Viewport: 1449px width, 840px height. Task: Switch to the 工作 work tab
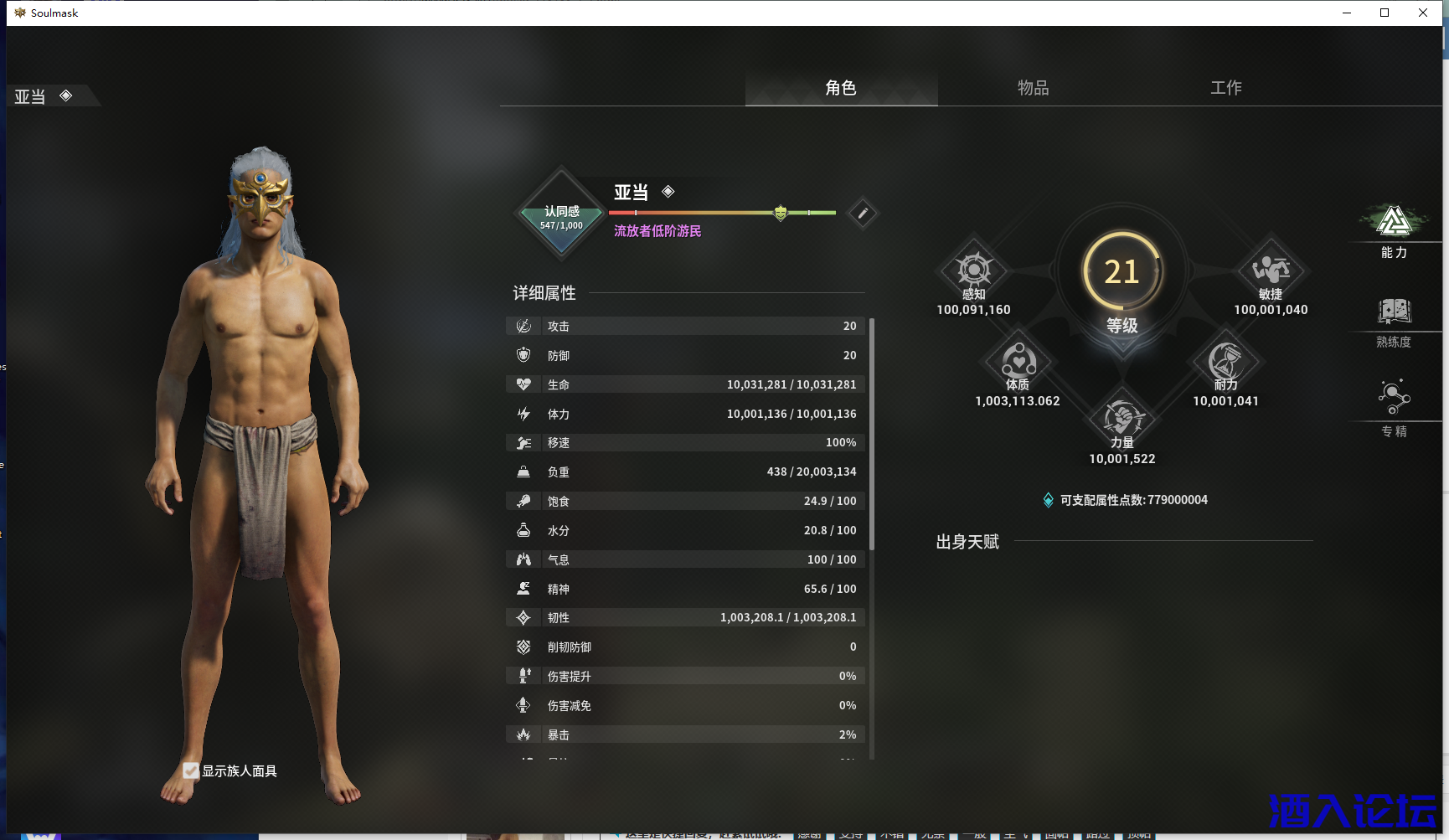(1226, 87)
